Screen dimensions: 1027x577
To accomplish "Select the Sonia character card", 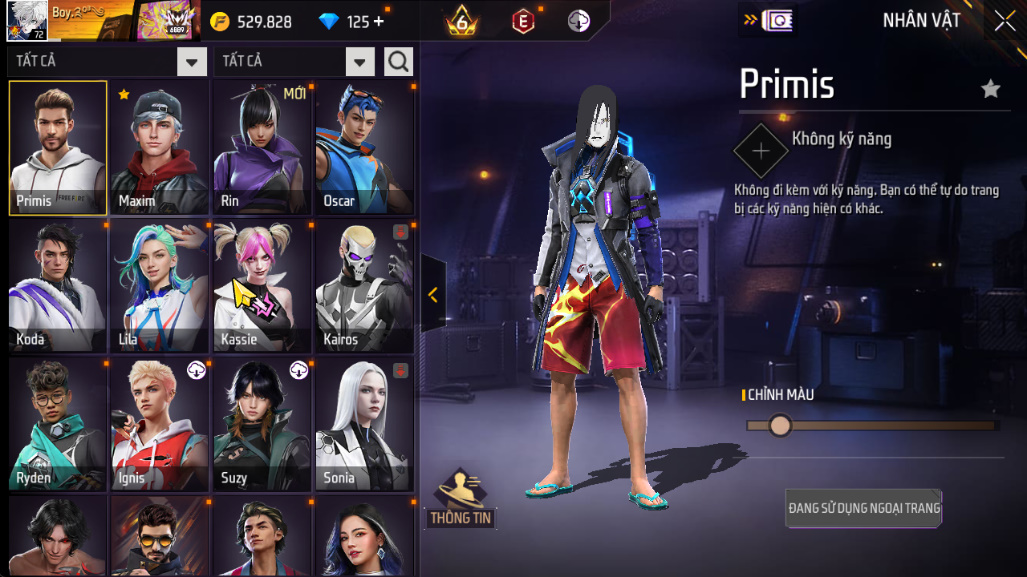I will [365, 425].
